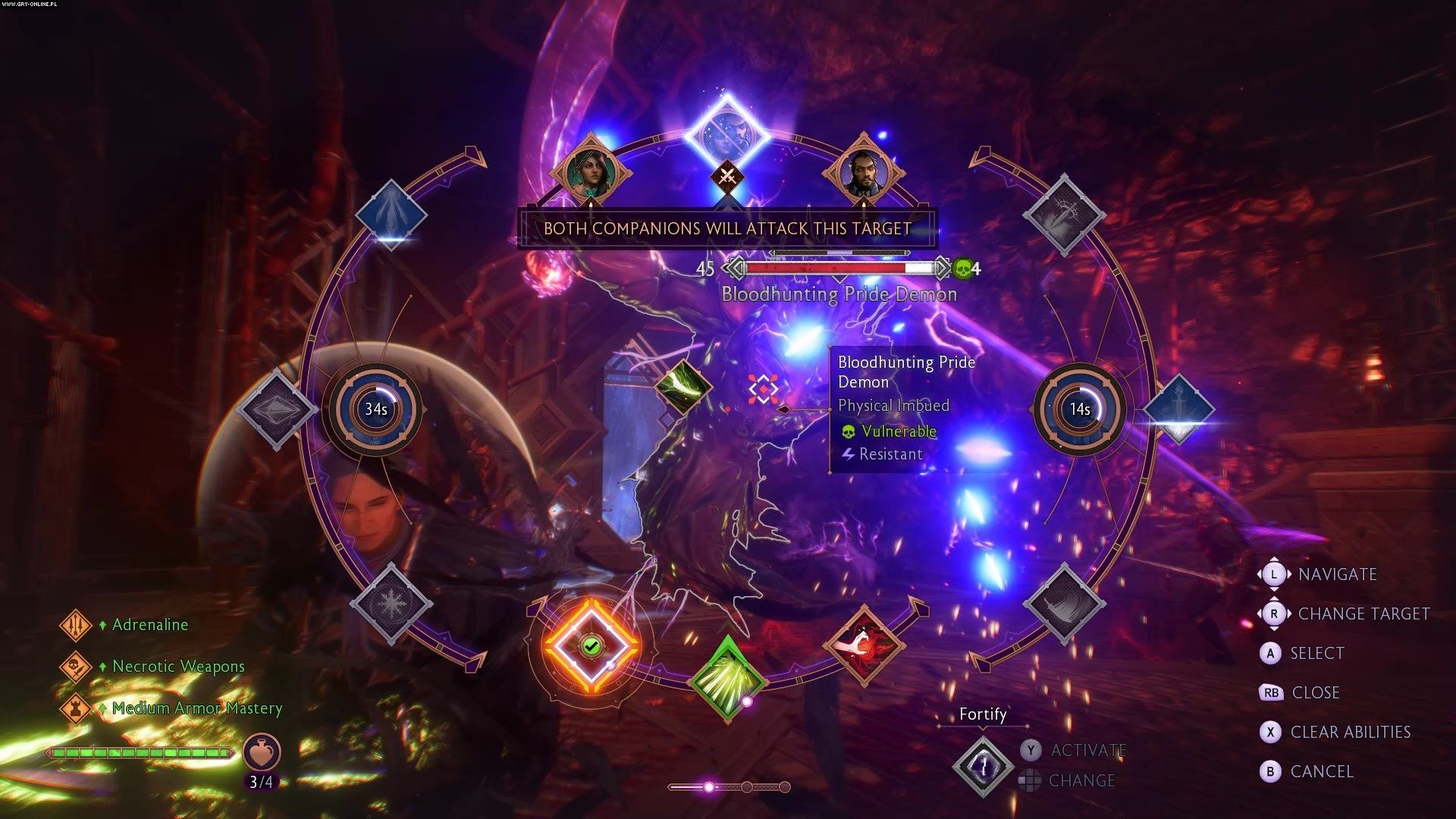
Task: Activate the blue glowing sword companion ability
Action: [x=1178, y=409]
